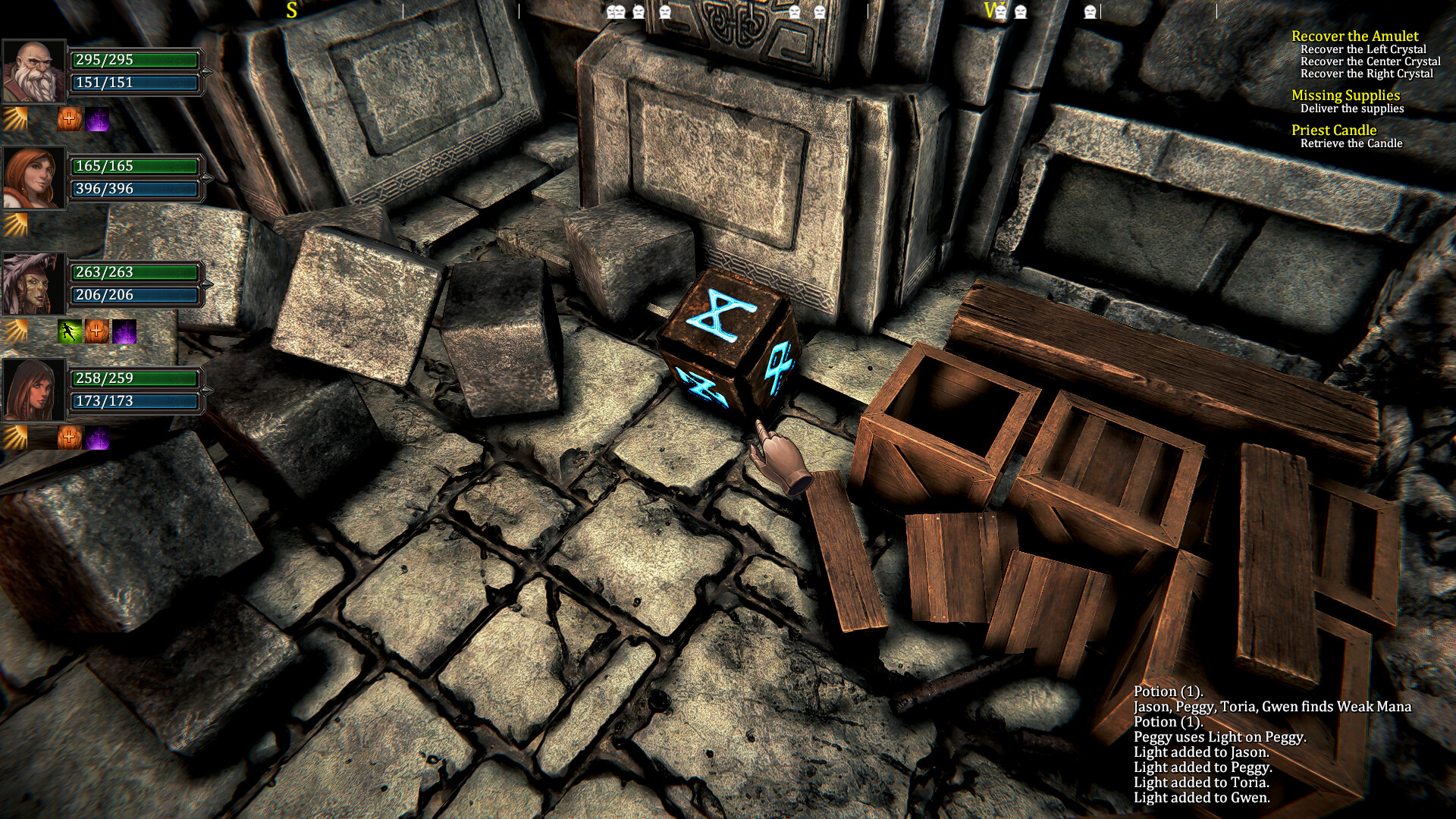
Task: Click the purple blessing icon under the dwarf
Action: (x=99, y=118)
